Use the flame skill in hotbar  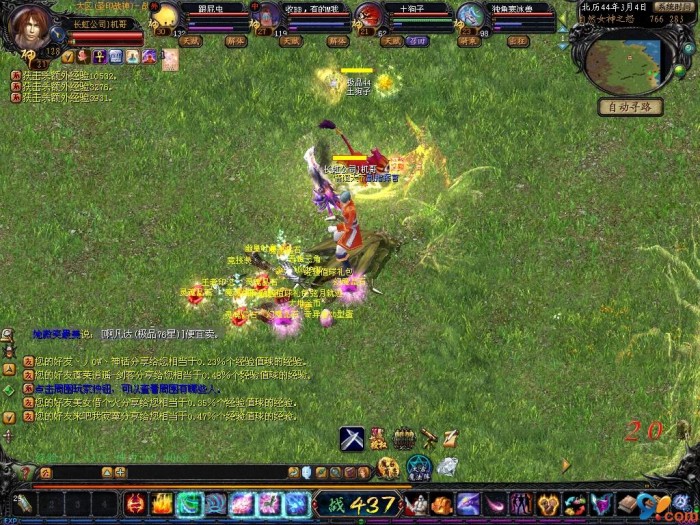click(x=162, y=504)
